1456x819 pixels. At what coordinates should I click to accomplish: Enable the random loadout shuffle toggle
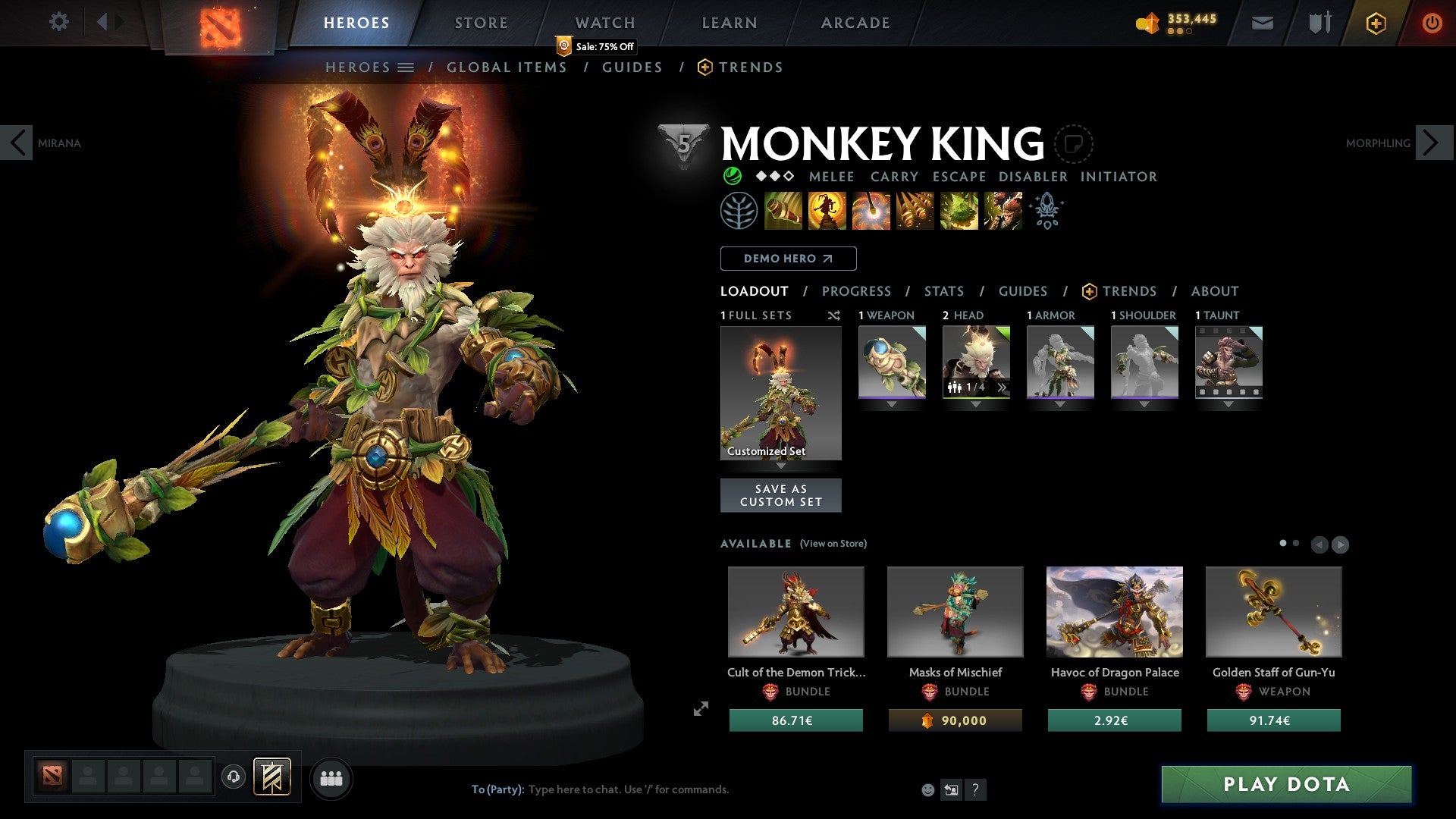tap(833, 315)
